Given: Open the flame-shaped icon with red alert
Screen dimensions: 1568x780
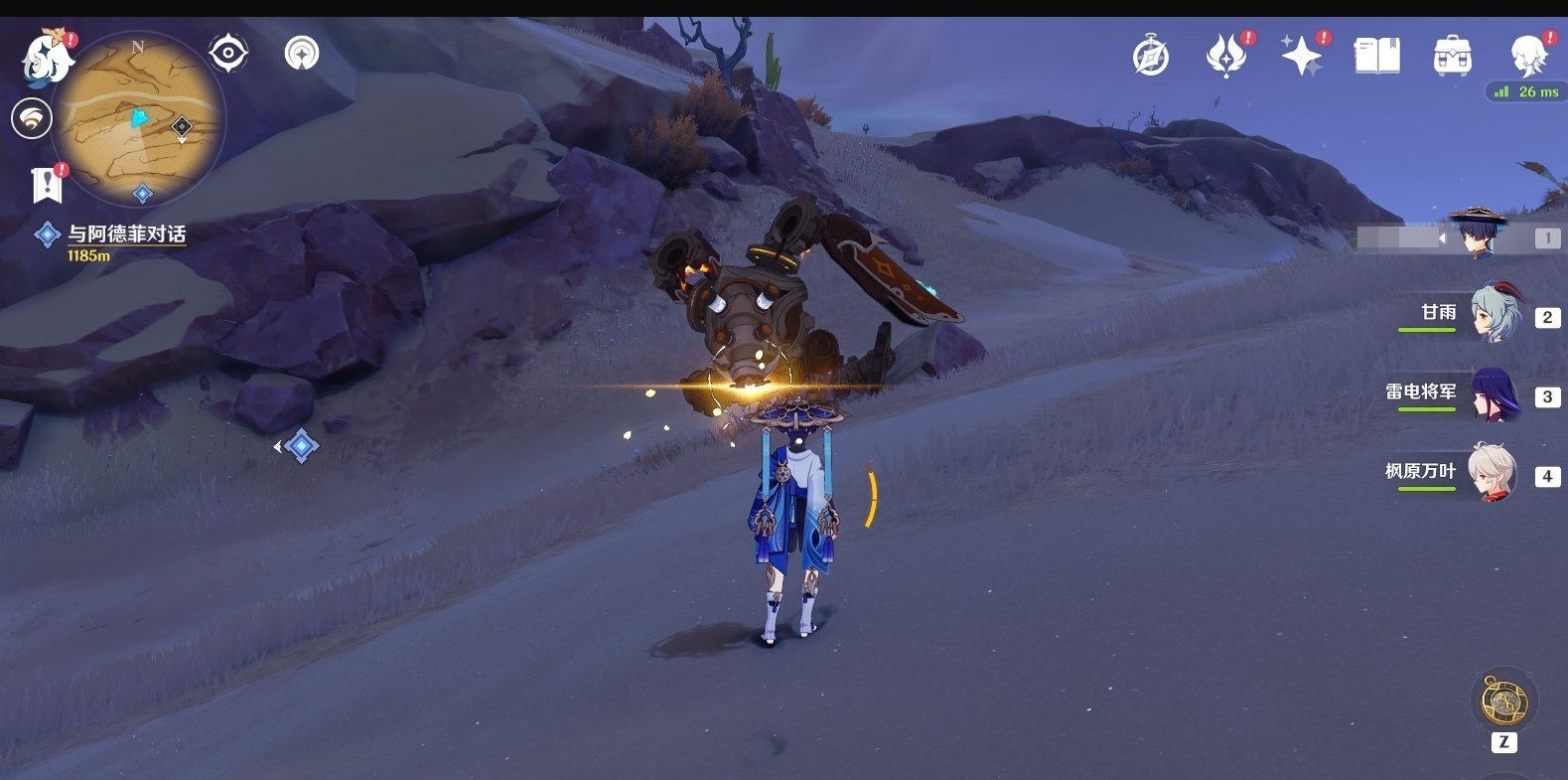Looking at the screenshot, I should click(1225, 57).
